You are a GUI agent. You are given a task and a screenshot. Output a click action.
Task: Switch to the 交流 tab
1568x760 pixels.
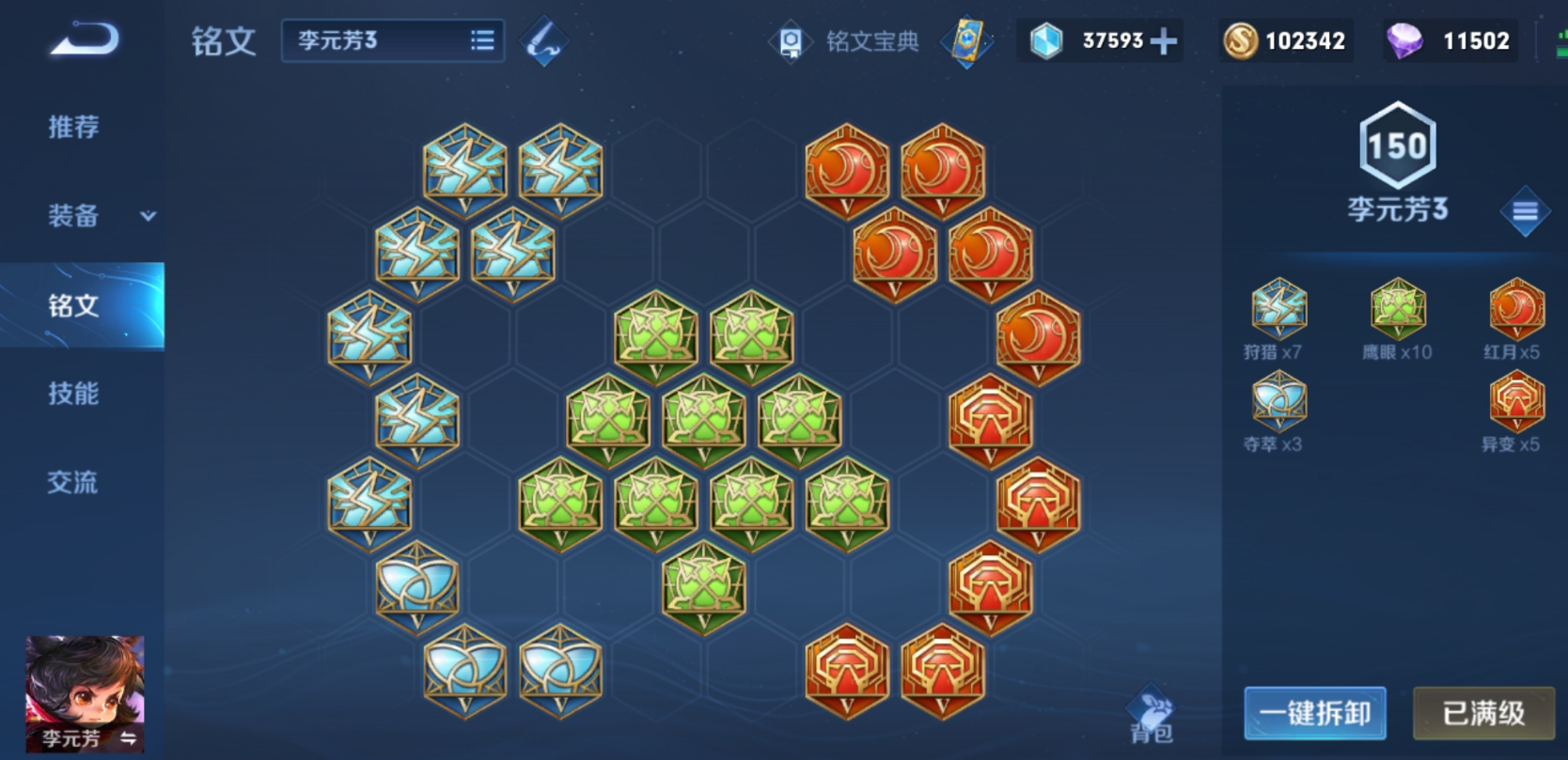click(73, 483)
